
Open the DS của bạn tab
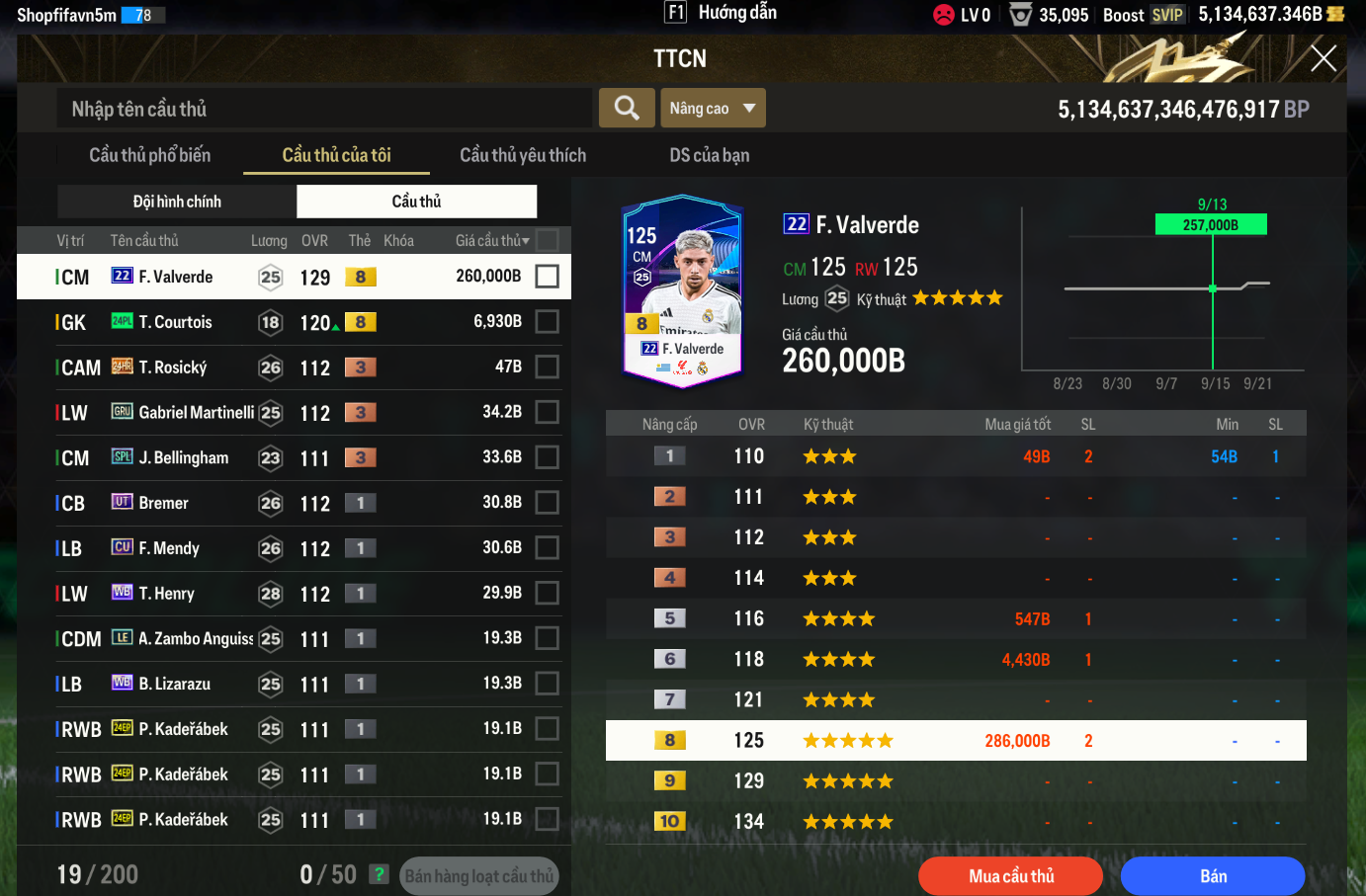coord(709,155)
